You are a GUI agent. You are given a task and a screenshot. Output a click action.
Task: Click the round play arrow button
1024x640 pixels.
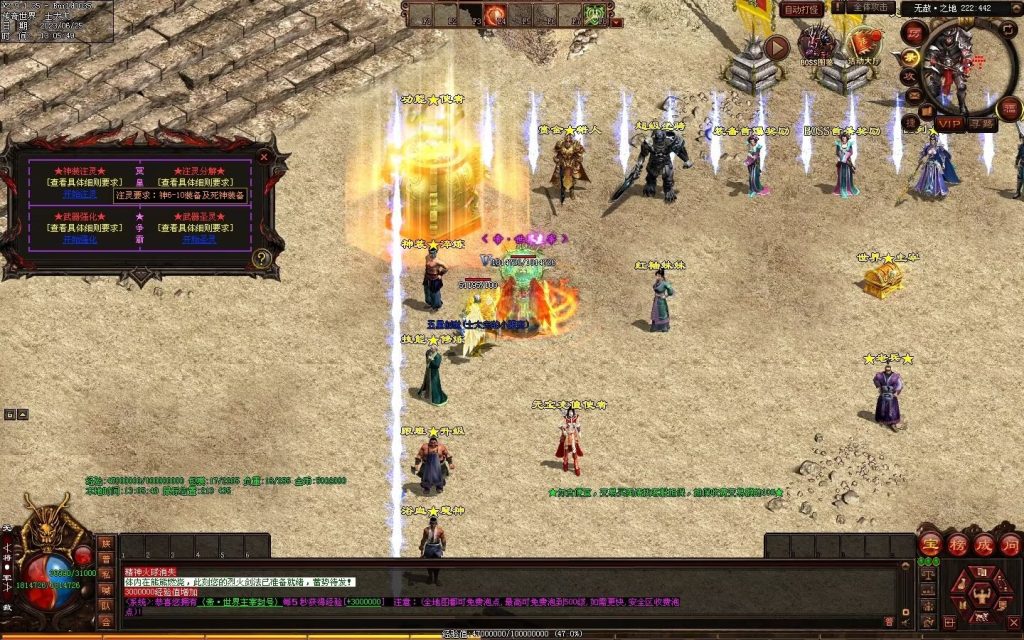click(x=777, y=47)
